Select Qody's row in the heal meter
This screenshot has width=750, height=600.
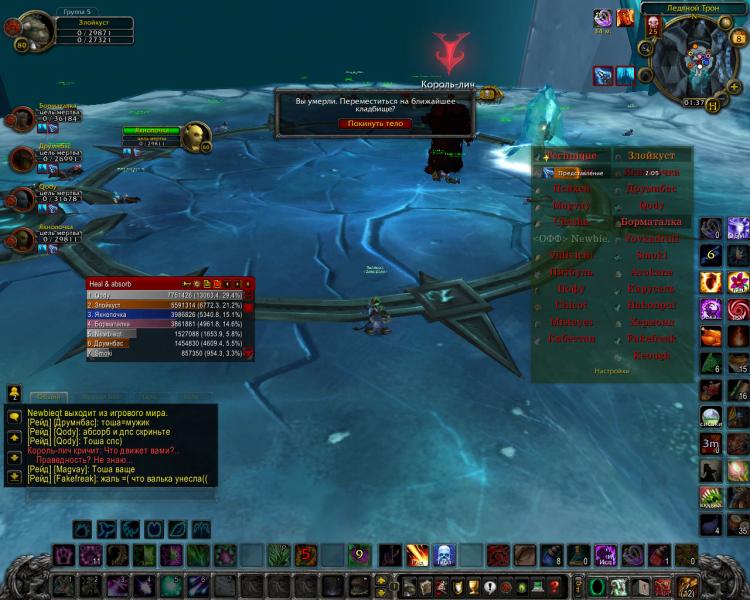tap(165, 296)
